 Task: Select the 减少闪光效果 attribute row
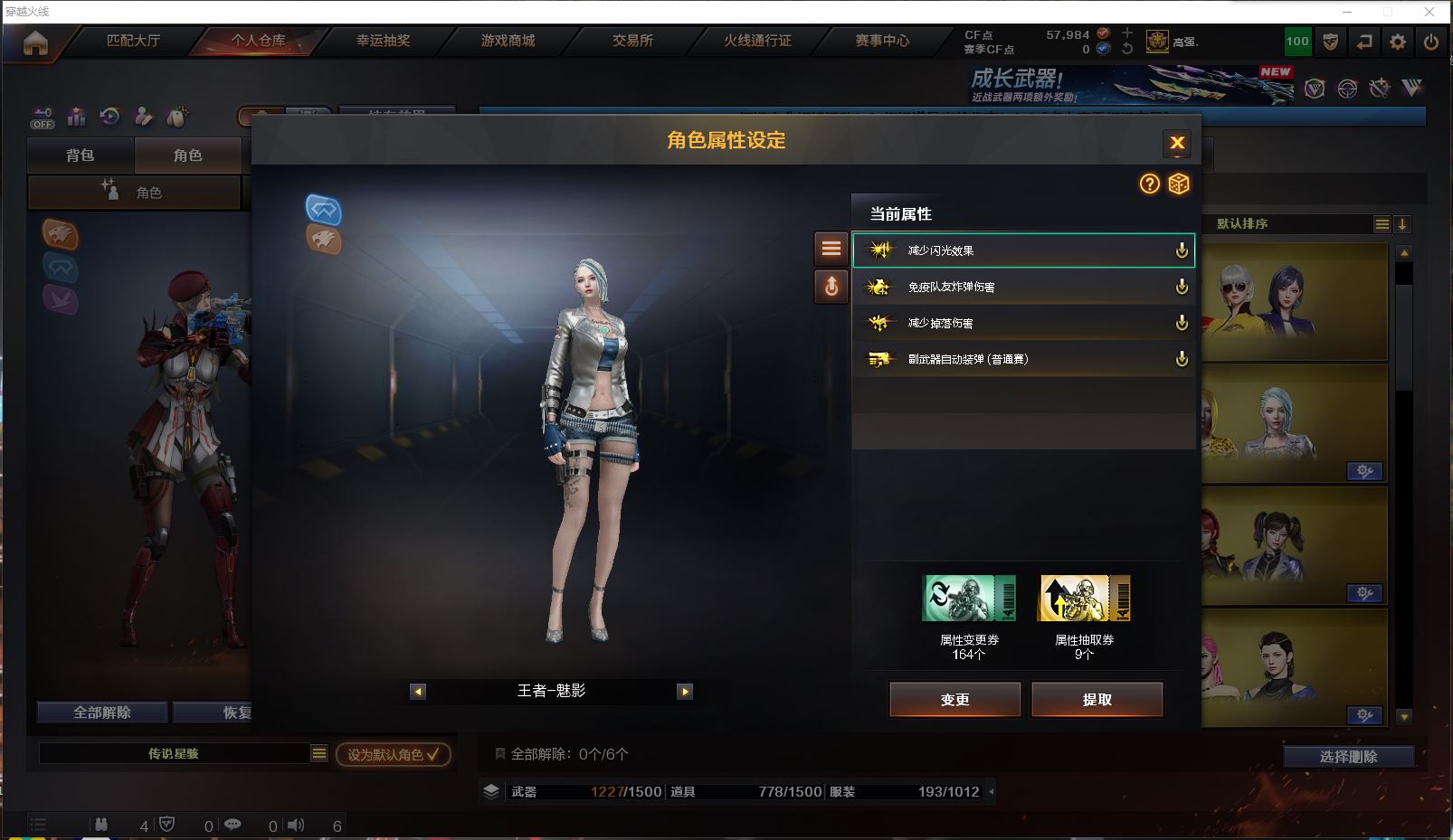pos(1022,250)
